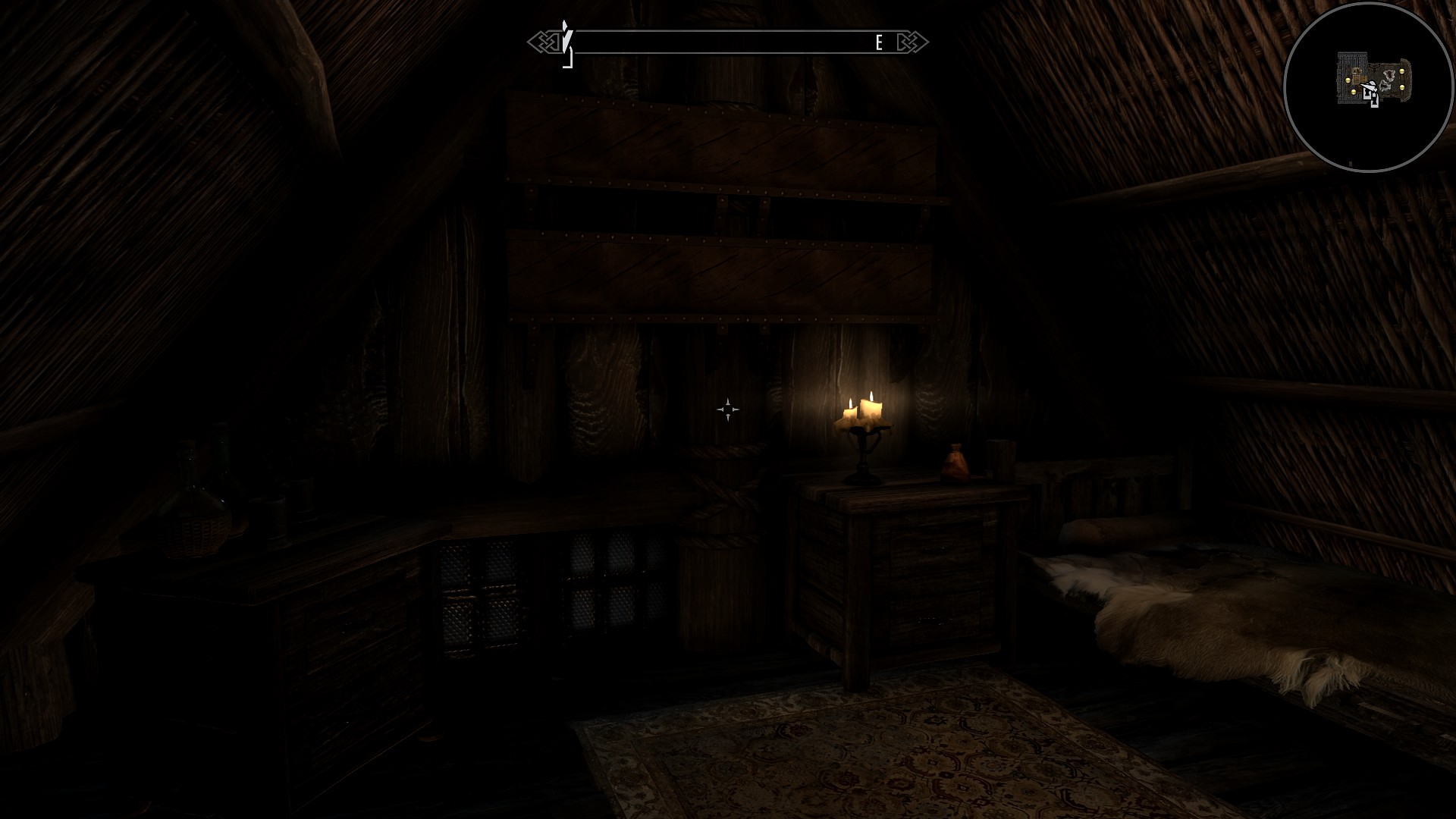Click the player arrow on the minimap
Image resolution: width=1456 pixels, height=819 pixels.
pos(1370,86)
